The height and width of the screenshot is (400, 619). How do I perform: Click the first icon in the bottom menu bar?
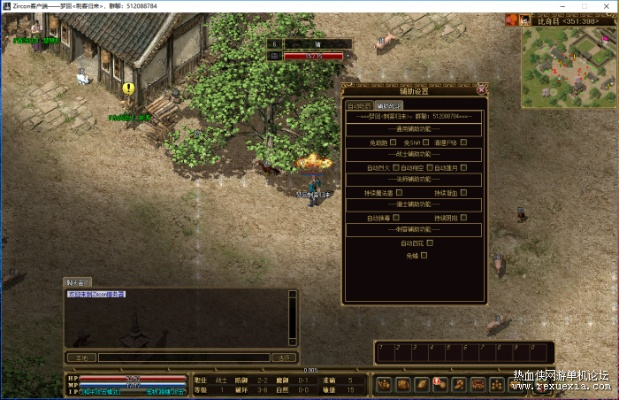(384, 383)
